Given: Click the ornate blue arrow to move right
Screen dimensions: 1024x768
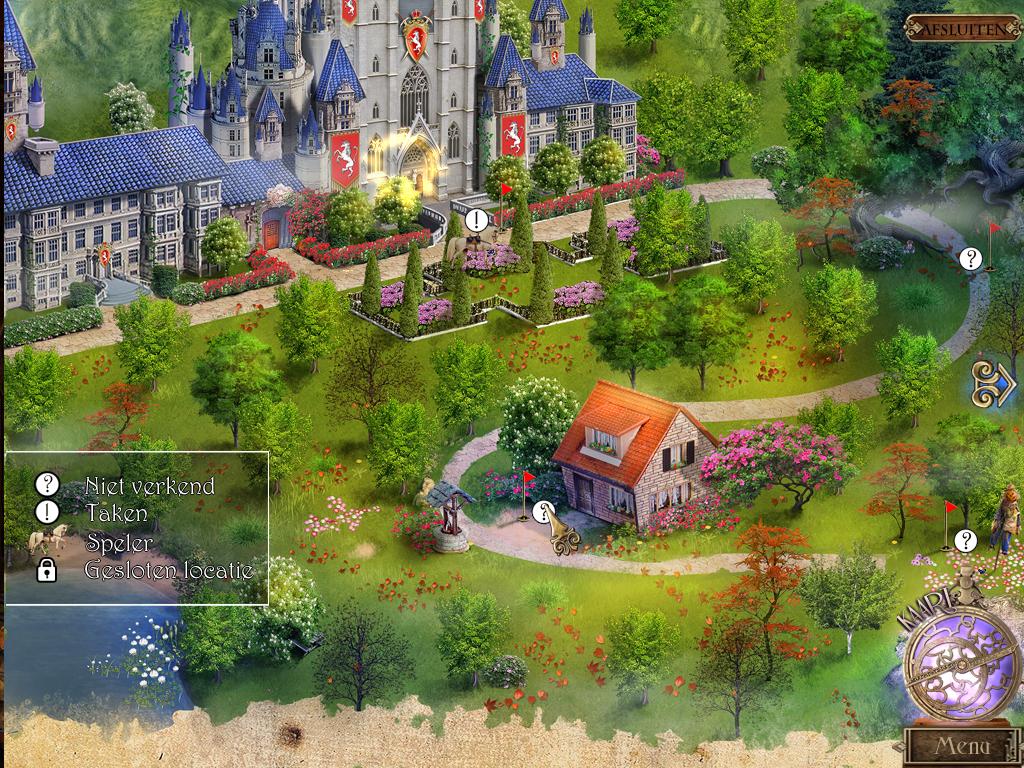Looking at the screenshot, I should 993,383.
